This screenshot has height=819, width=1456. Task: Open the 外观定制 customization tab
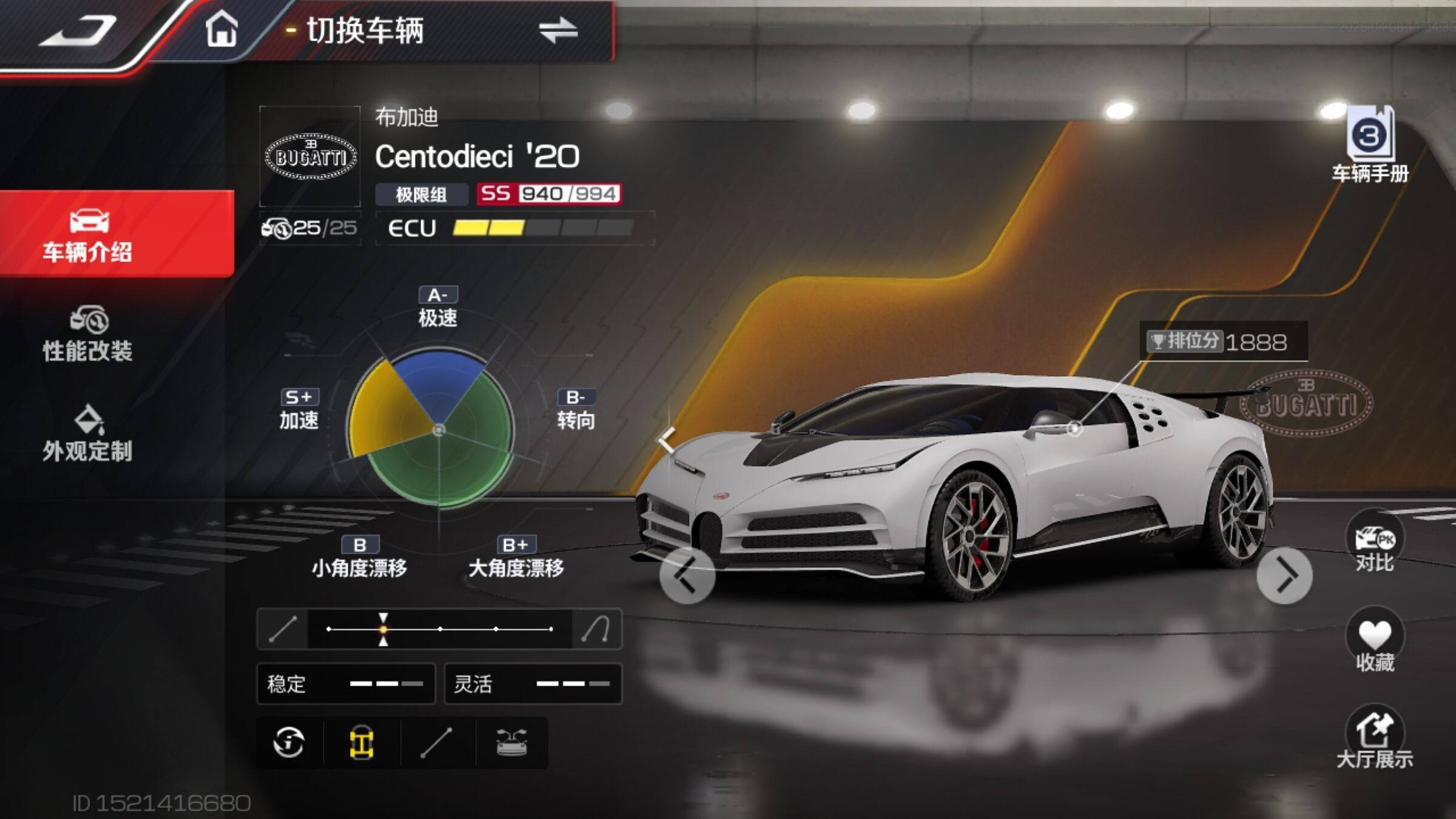coord(88,434)
